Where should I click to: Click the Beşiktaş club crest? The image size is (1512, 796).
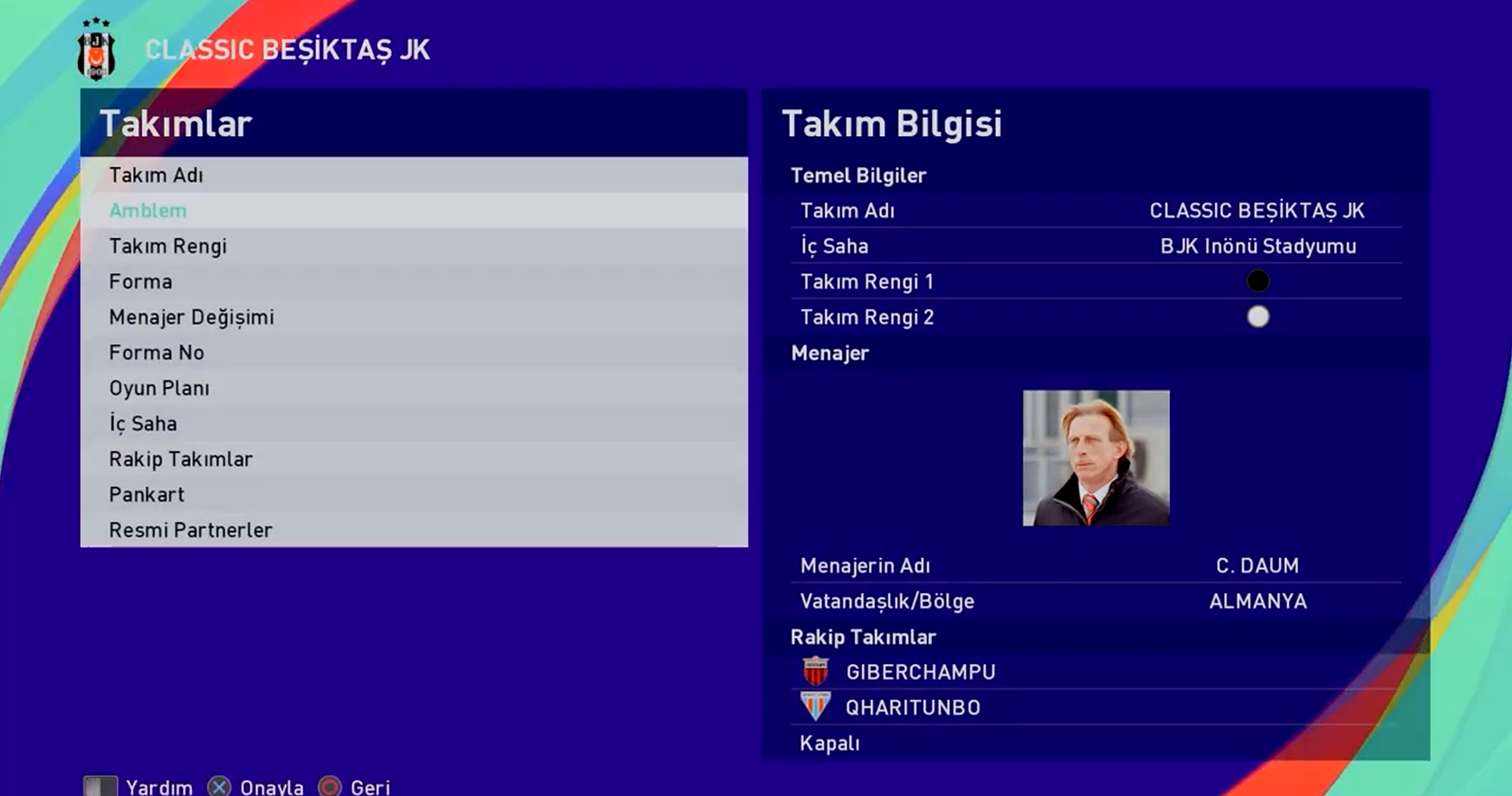(x=97, y=50)
